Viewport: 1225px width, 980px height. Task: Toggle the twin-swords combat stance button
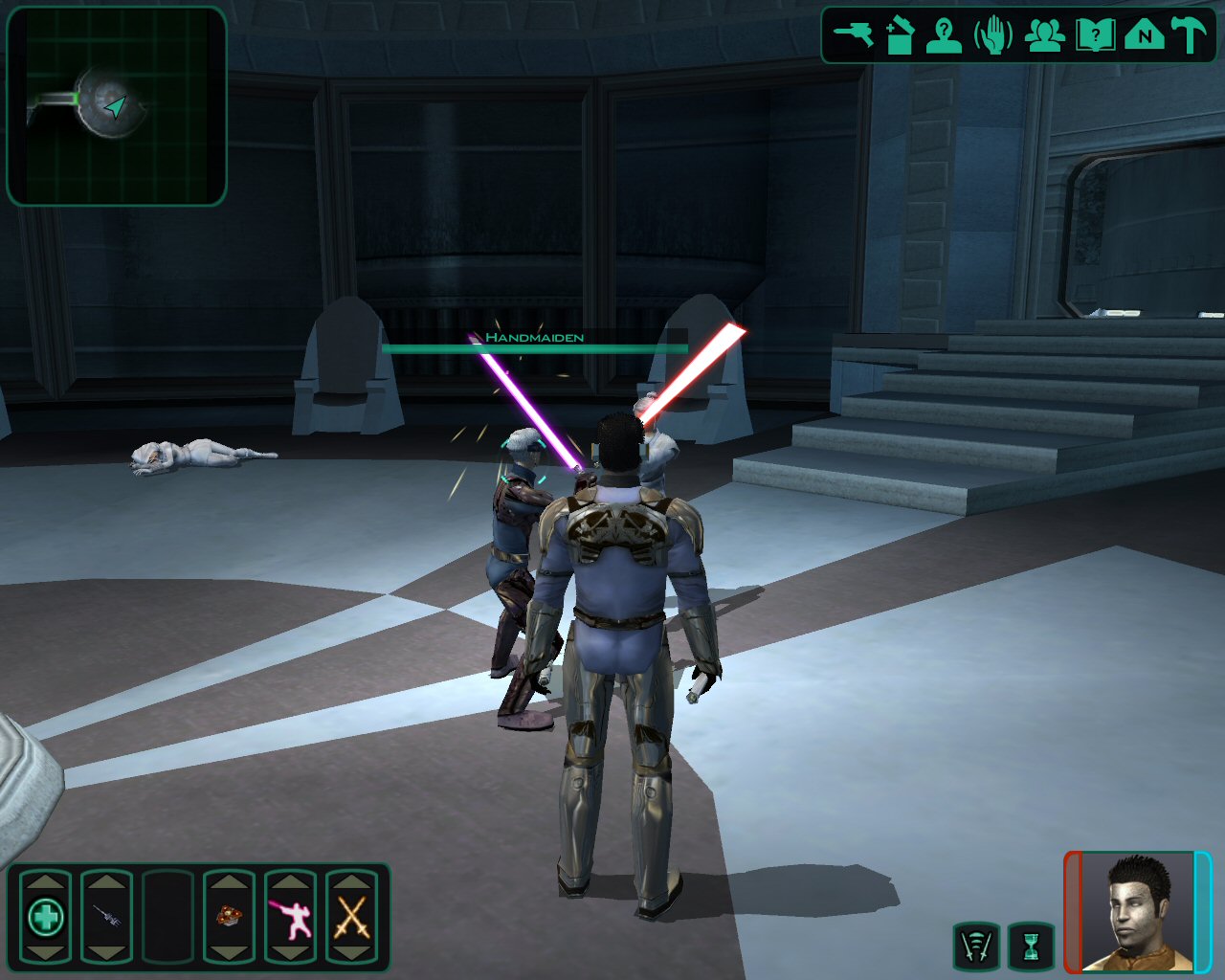976,947
